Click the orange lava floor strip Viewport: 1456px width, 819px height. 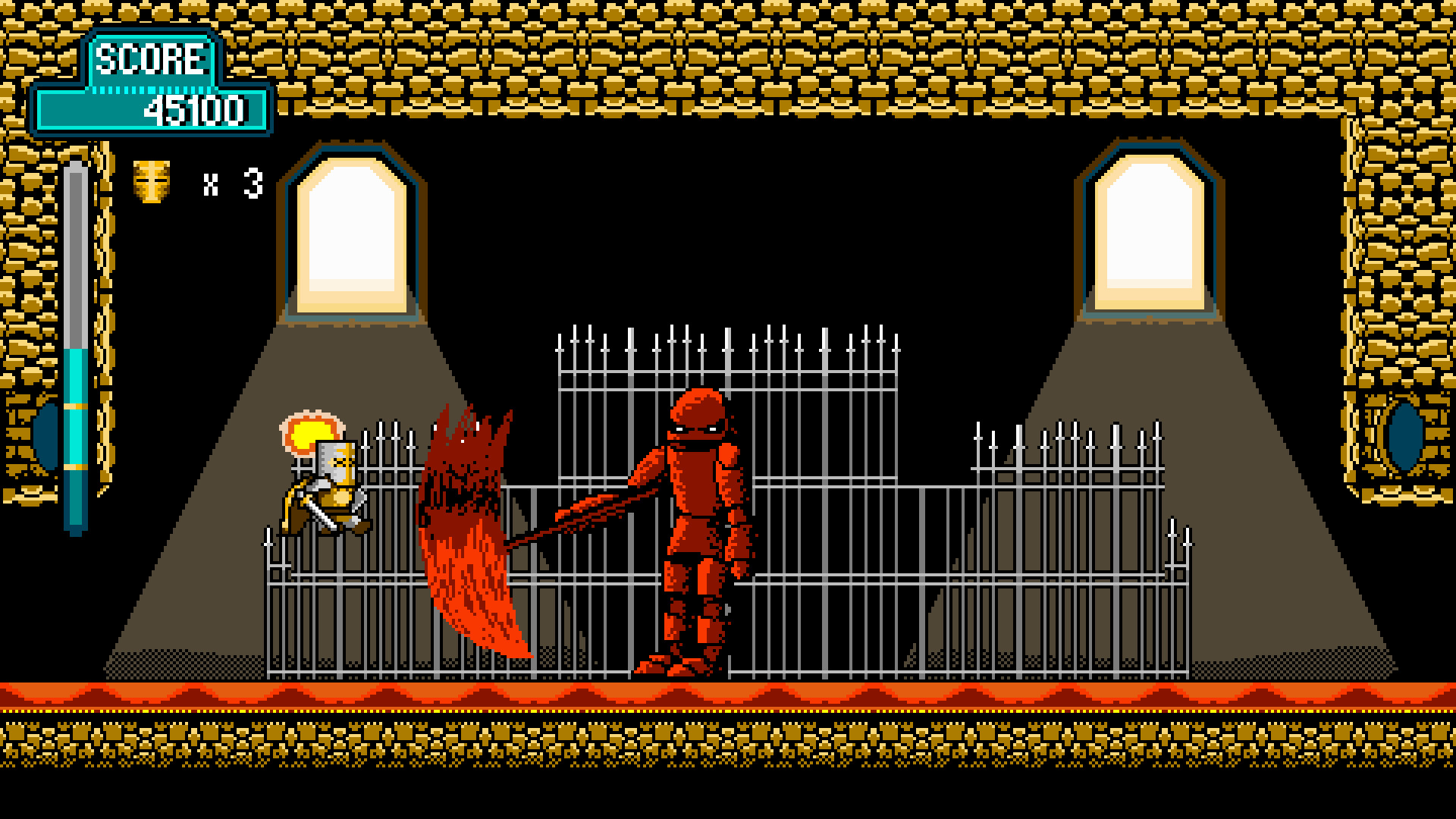pos(728,694)
